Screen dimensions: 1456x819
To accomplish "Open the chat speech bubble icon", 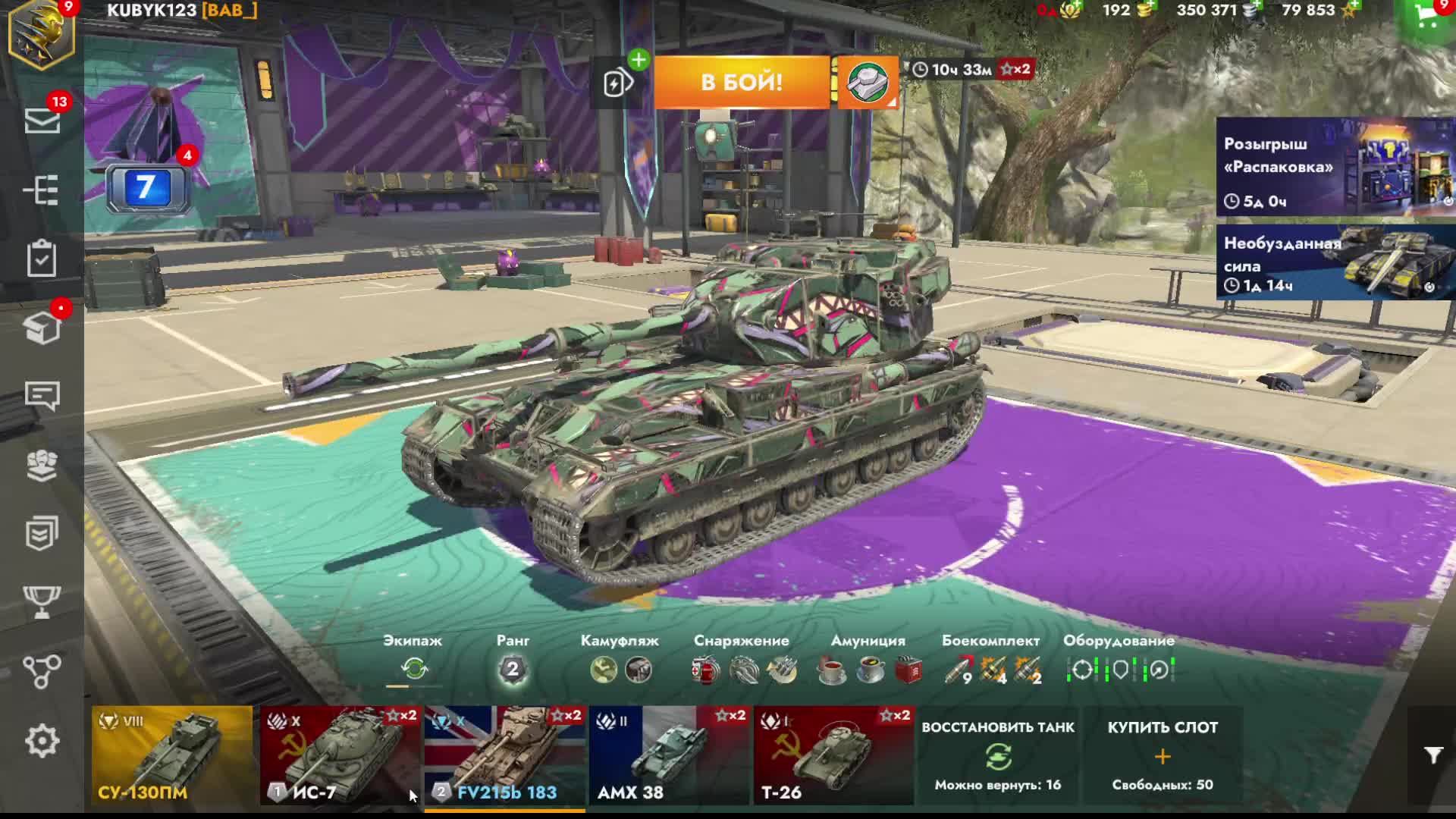I will (42, 395).
